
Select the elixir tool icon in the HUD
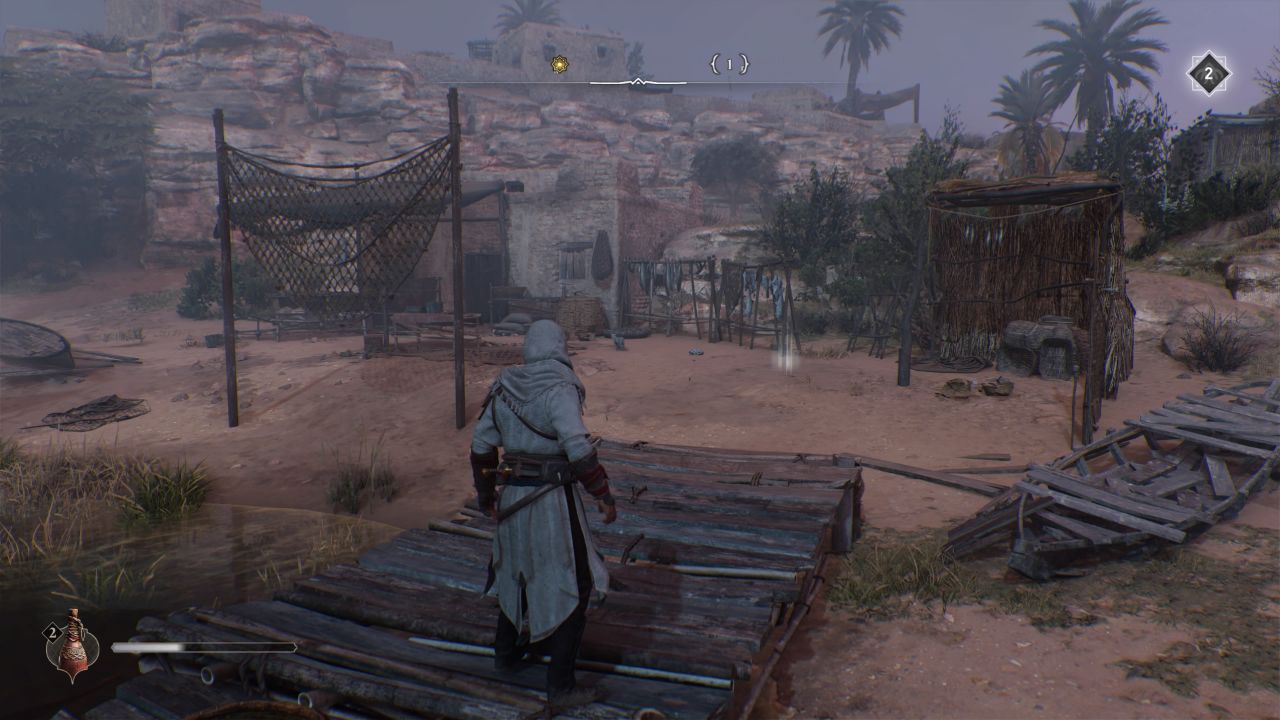point(72,646)
